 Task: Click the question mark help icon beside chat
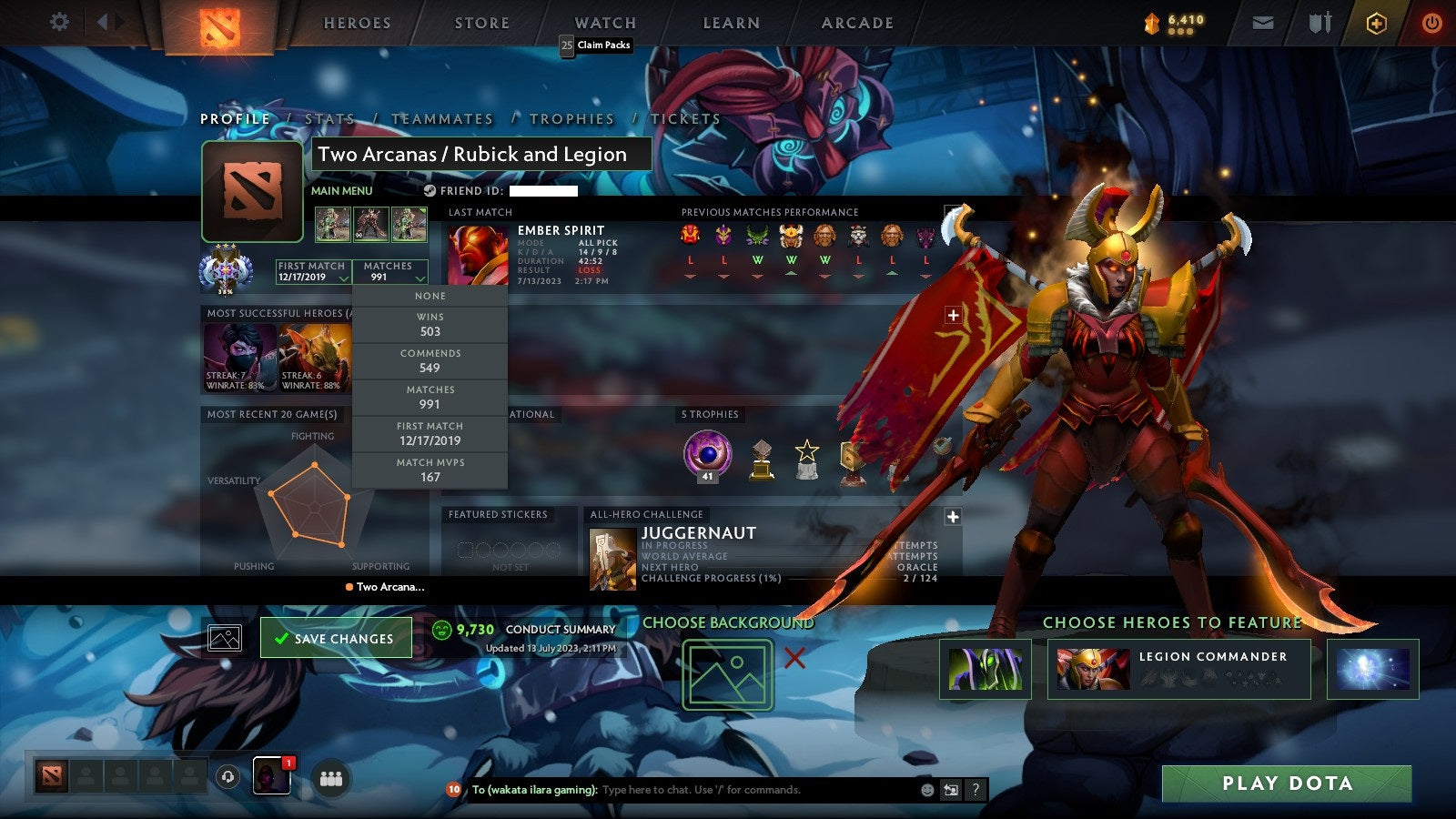pyautogui.click(x=976, y=790)
